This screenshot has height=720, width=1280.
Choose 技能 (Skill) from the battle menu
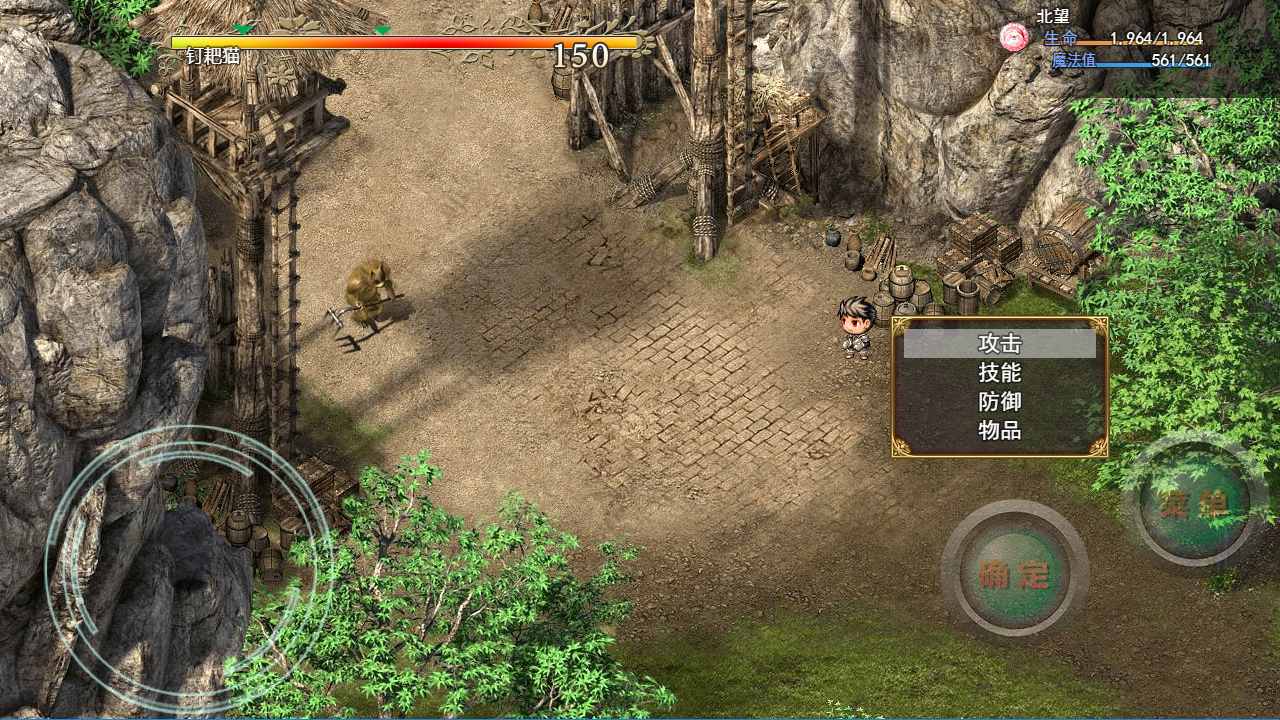click(1000, 373)
